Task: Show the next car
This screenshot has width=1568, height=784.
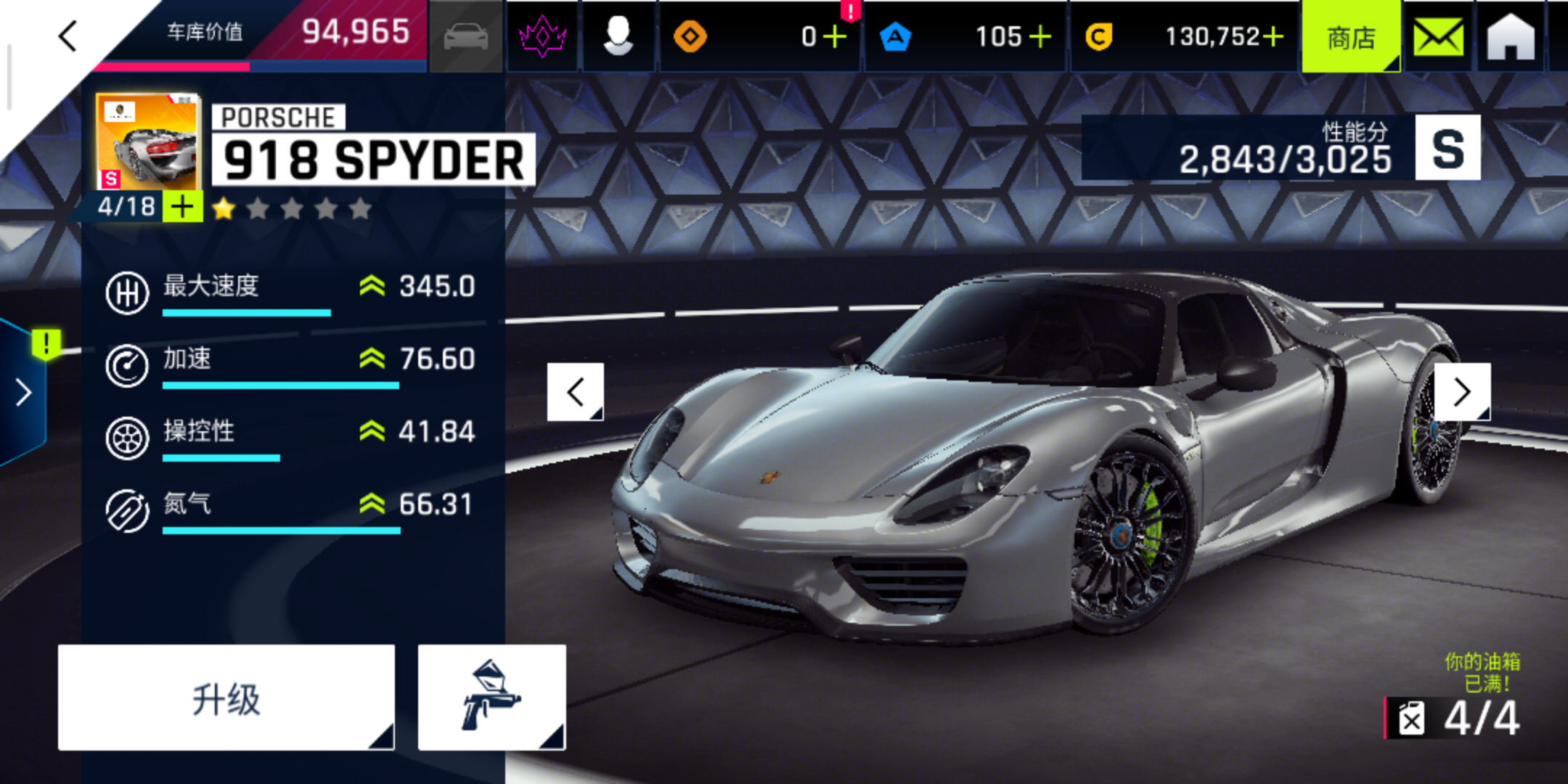Action: 1462,392
